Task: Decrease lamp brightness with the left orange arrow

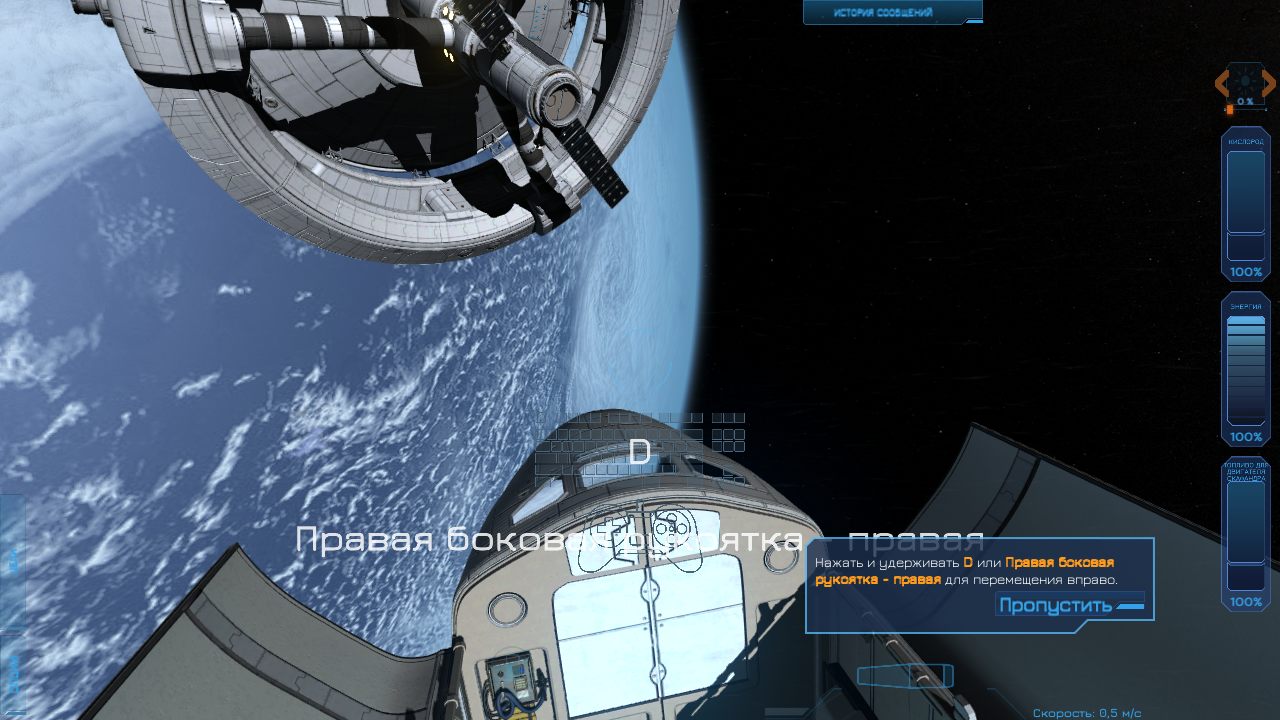Action: pyautogui.click(x=1222, y=83)
